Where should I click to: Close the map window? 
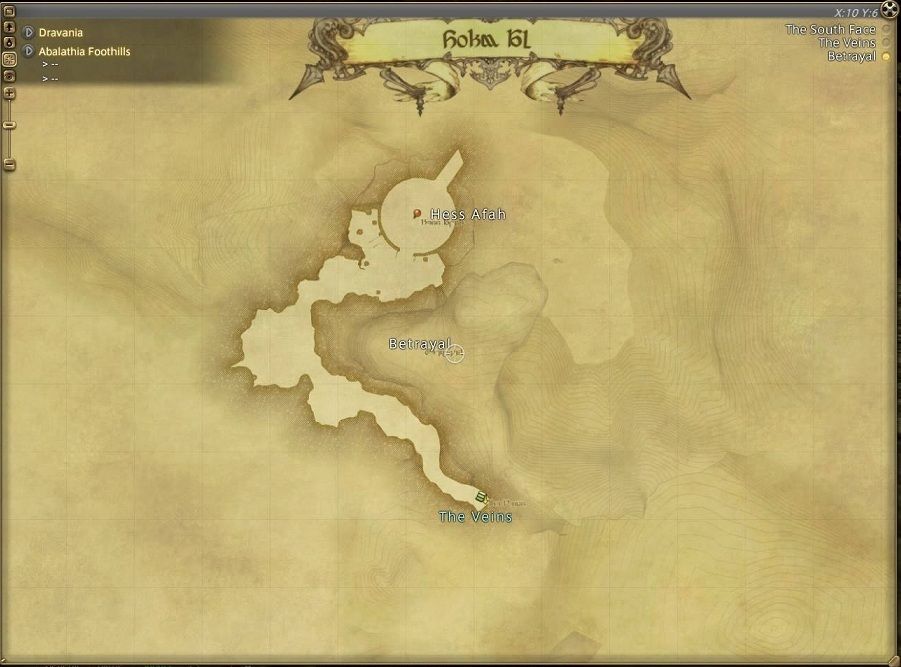[x=890, y=11]
